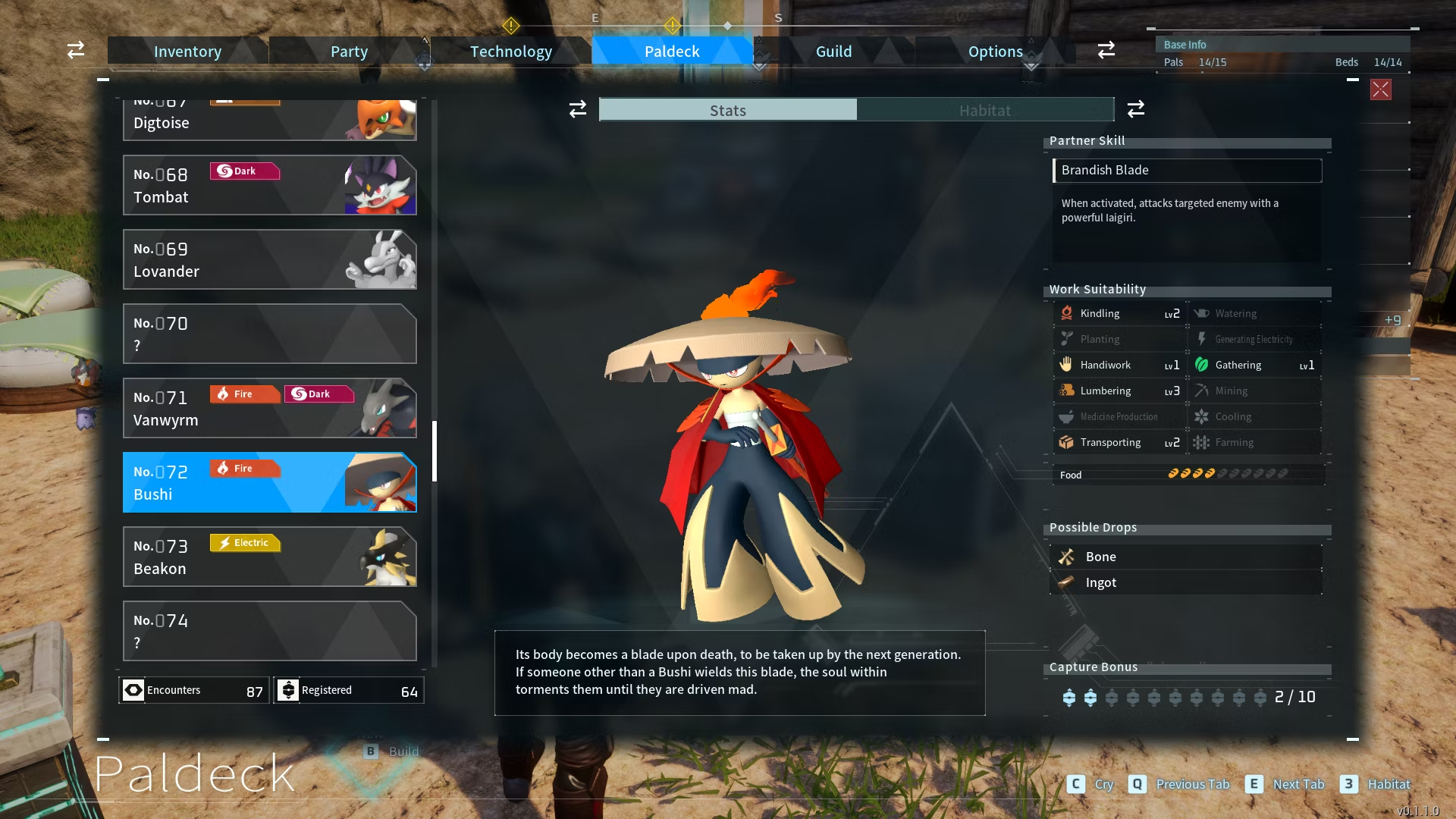The image size is (1456, 819).
Task: Open the Party tab
Action: 349,52
